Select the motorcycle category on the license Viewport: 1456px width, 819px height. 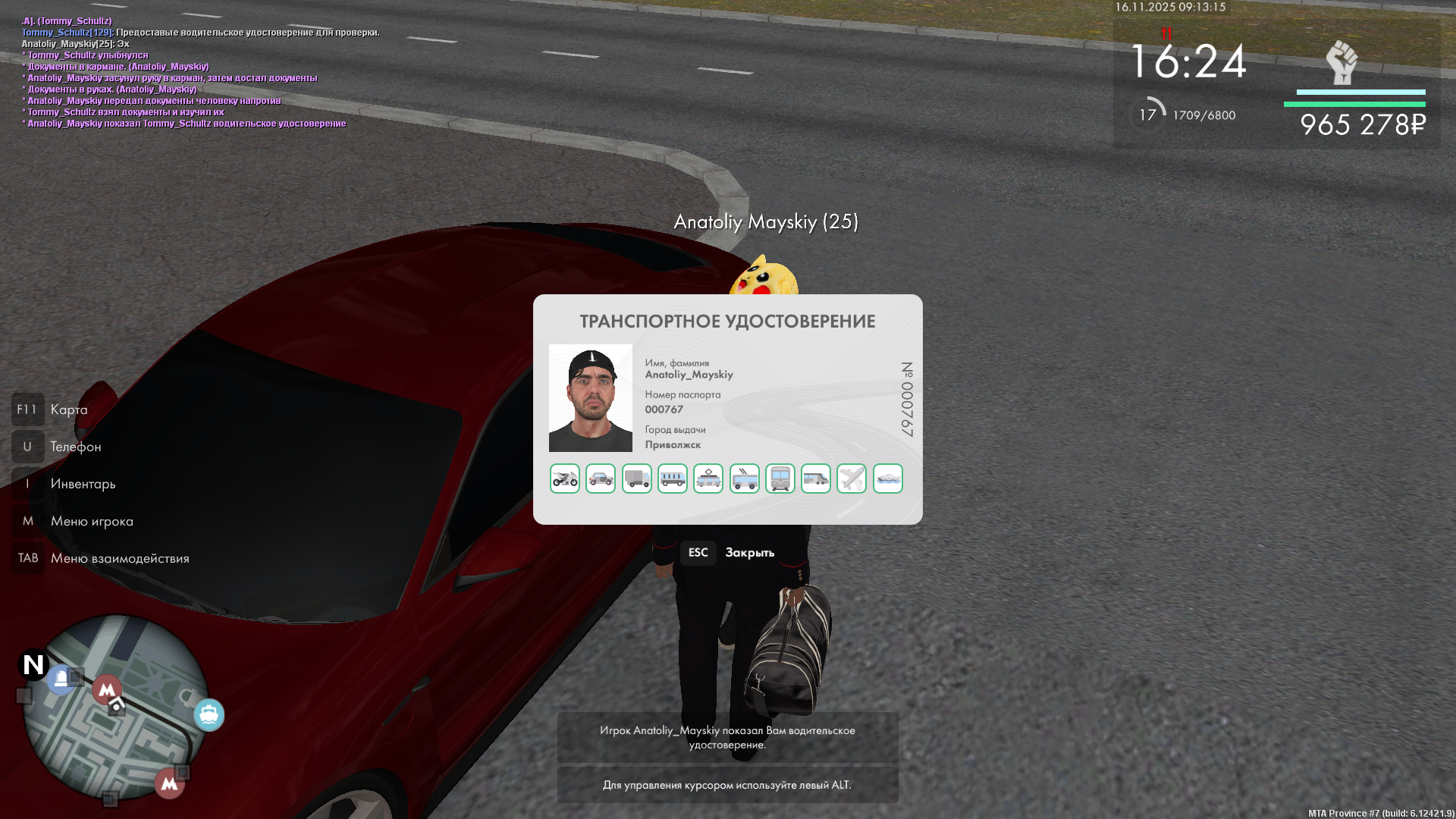(x=565, y=479)
